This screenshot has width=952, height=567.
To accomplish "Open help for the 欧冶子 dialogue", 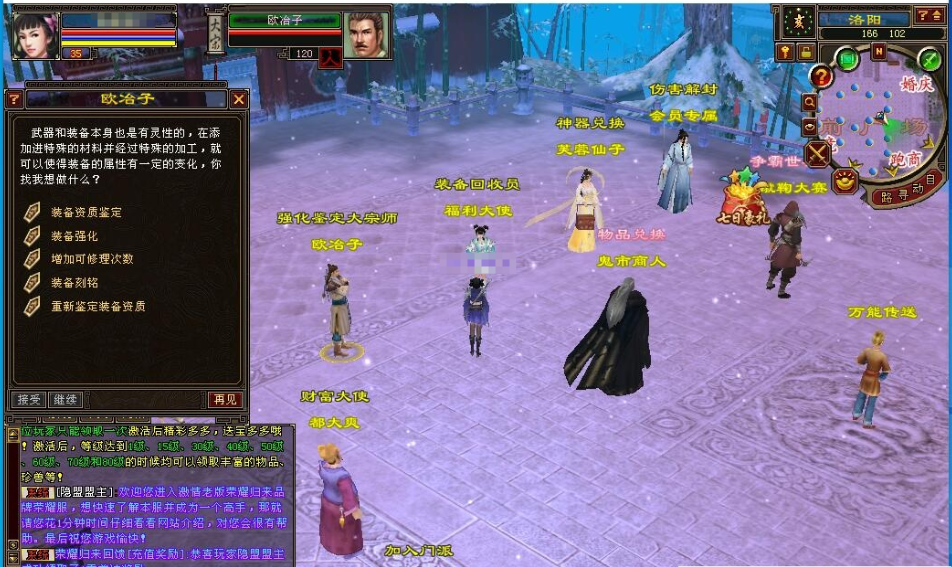I will [14, 99].
